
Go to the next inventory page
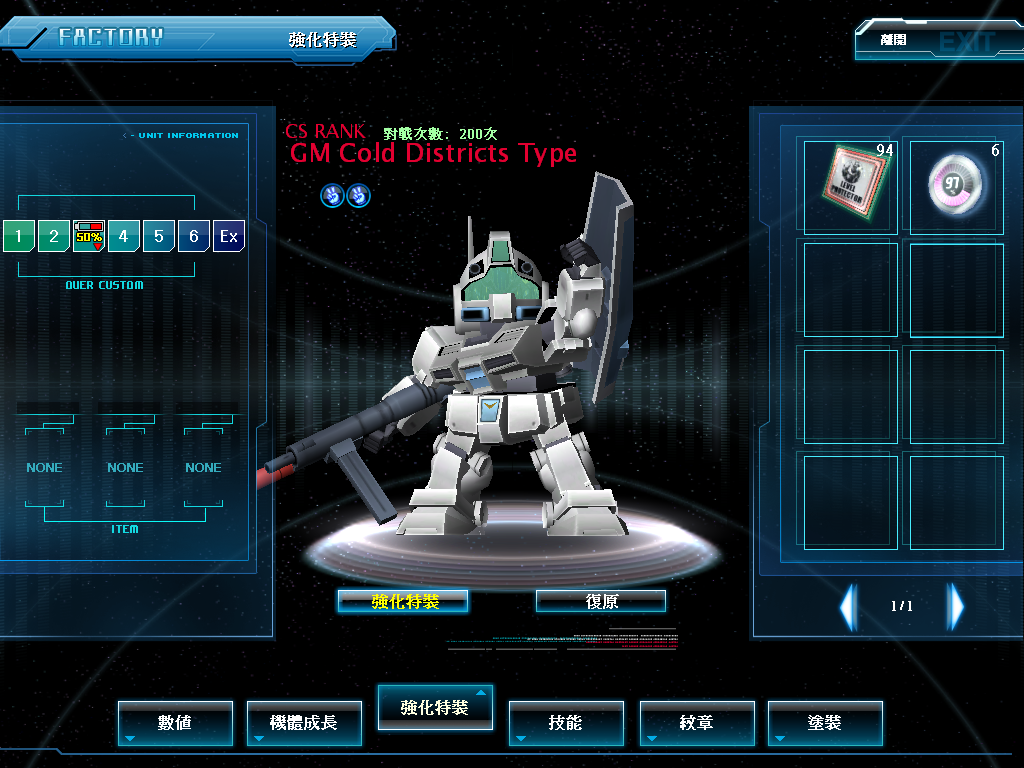point(956,606)
